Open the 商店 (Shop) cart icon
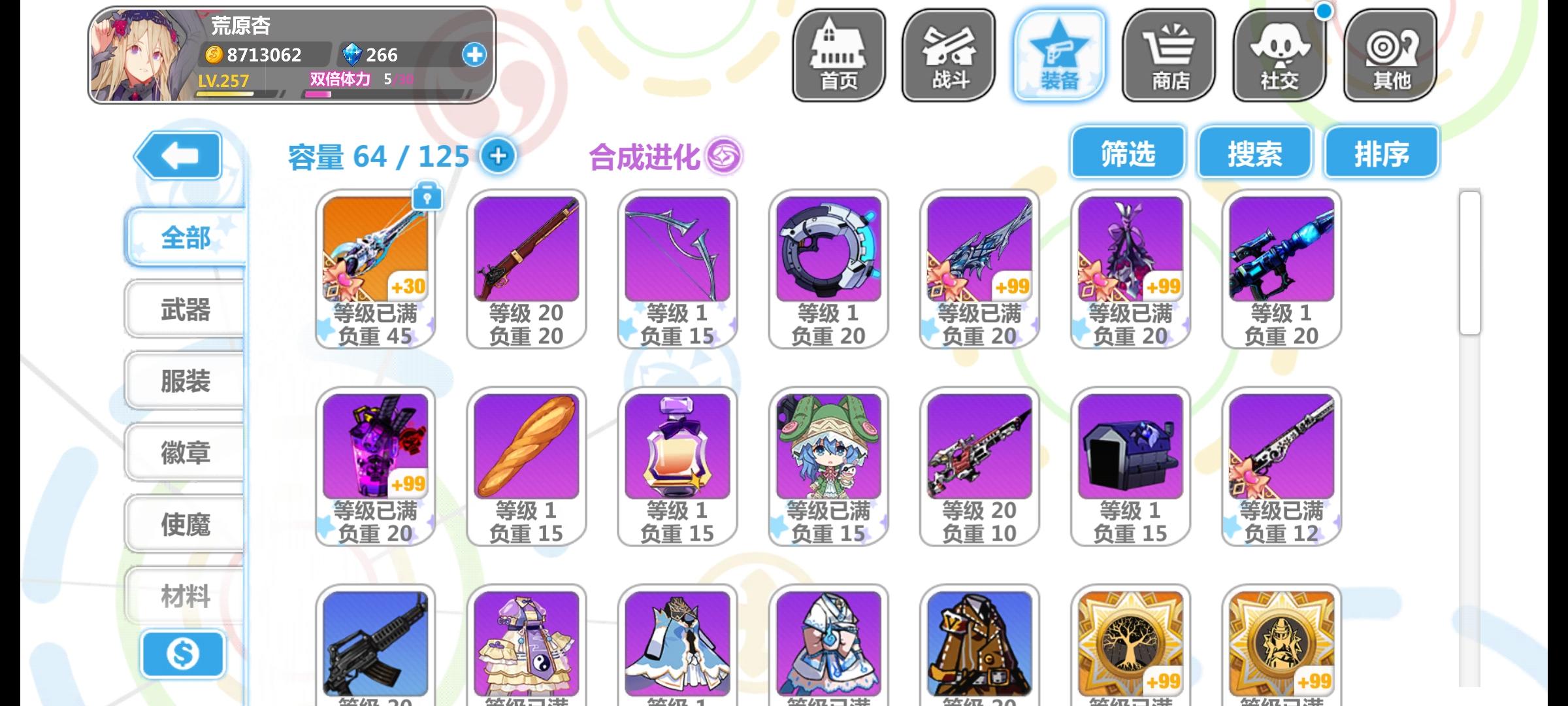Viewport: 1568px width, 706px height. pos(1169,55)
